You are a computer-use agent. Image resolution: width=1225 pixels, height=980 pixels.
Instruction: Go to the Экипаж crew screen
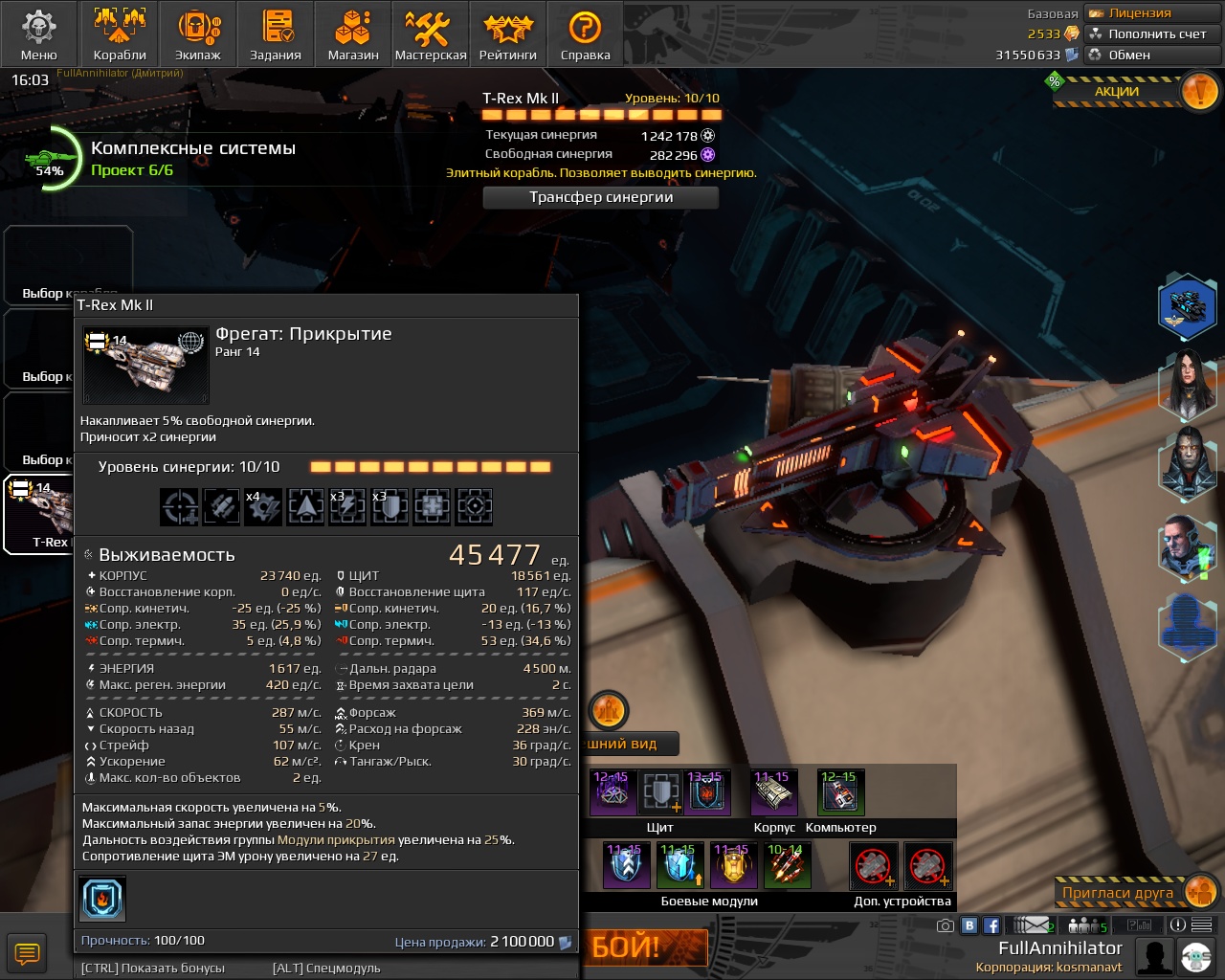pos(198,34)
